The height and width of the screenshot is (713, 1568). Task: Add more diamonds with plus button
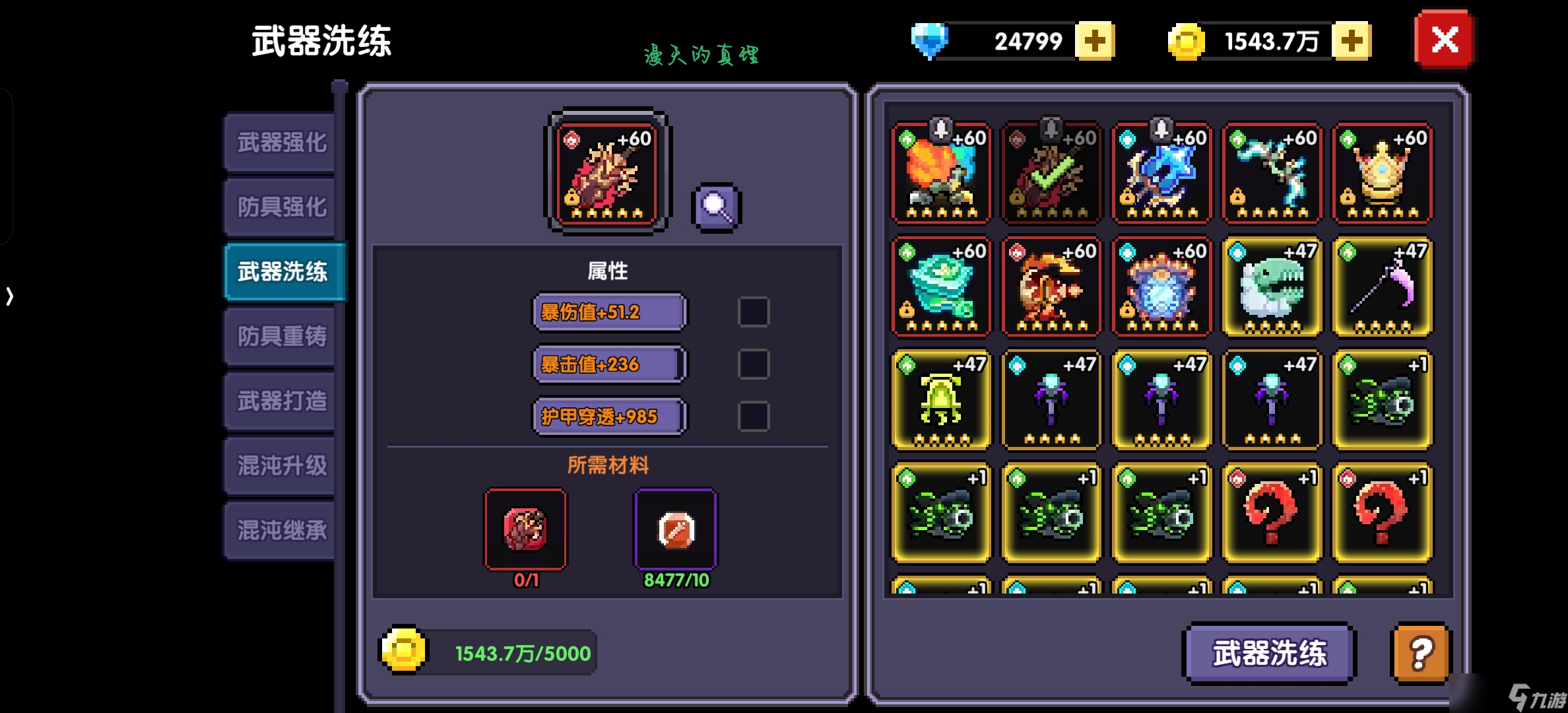coord(1095,41)
